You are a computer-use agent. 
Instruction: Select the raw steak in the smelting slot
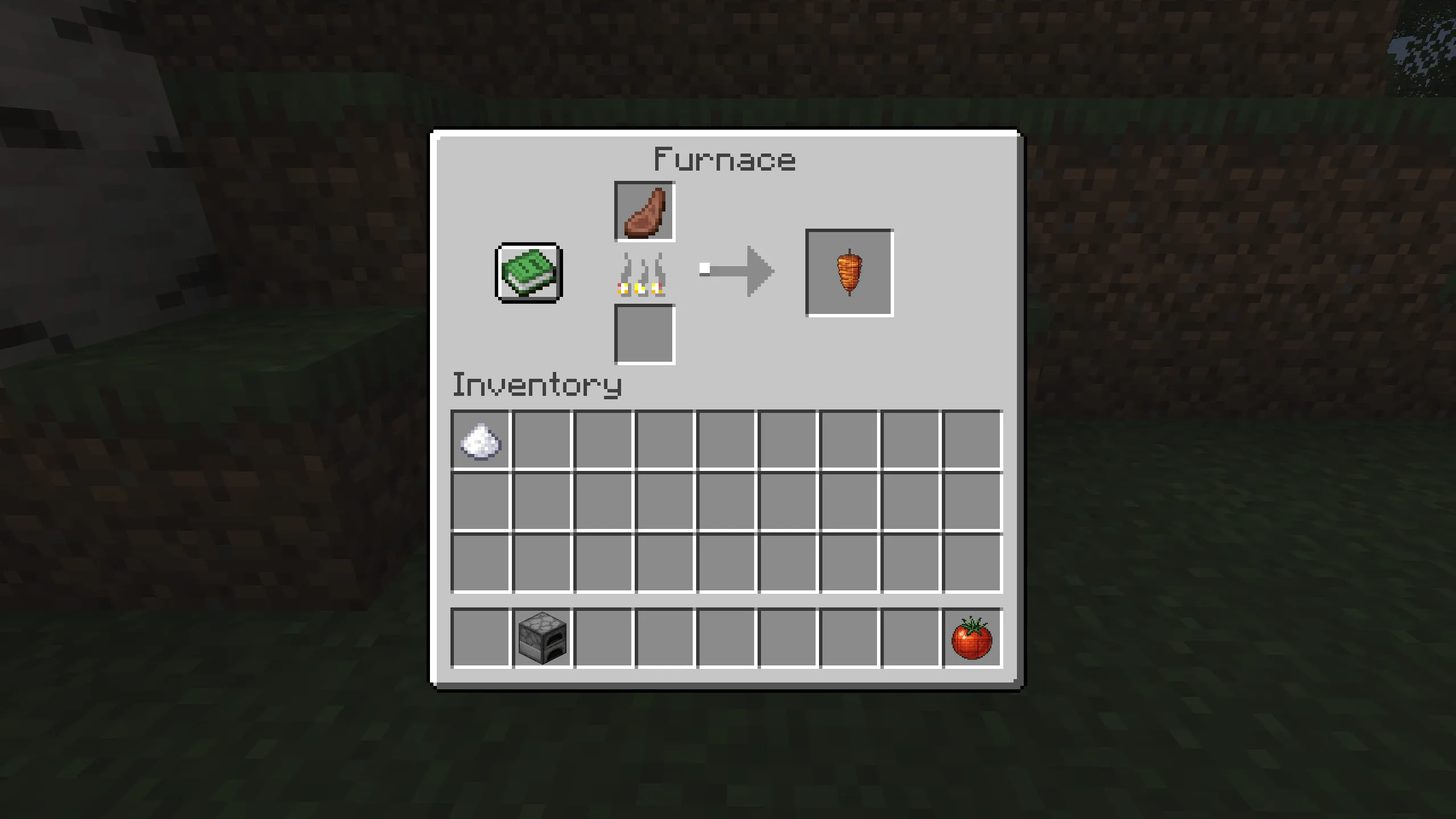coord(644,212)
